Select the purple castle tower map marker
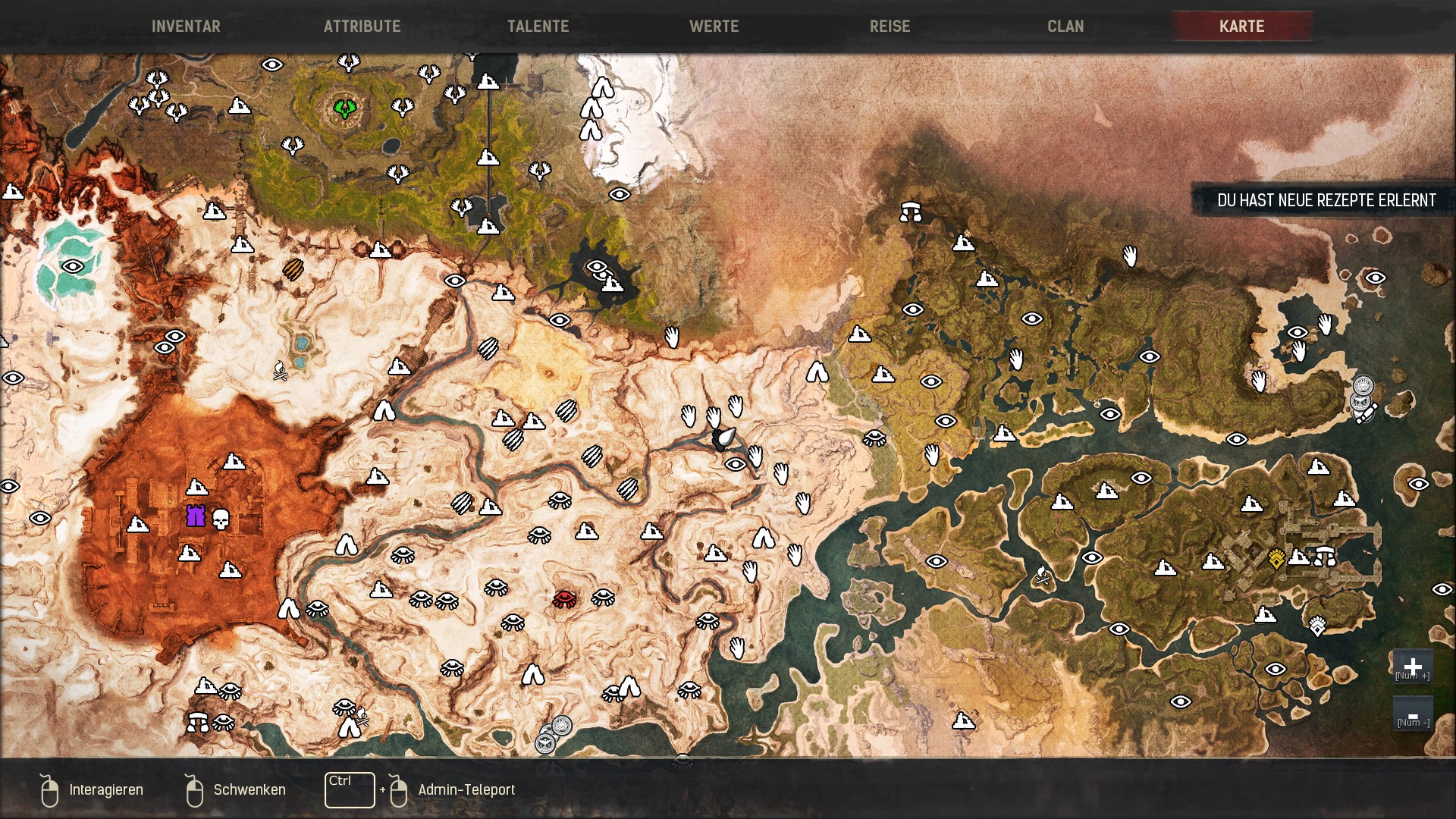The width and height of the screenshot is (1456, 819). click(x=196, y=516)
